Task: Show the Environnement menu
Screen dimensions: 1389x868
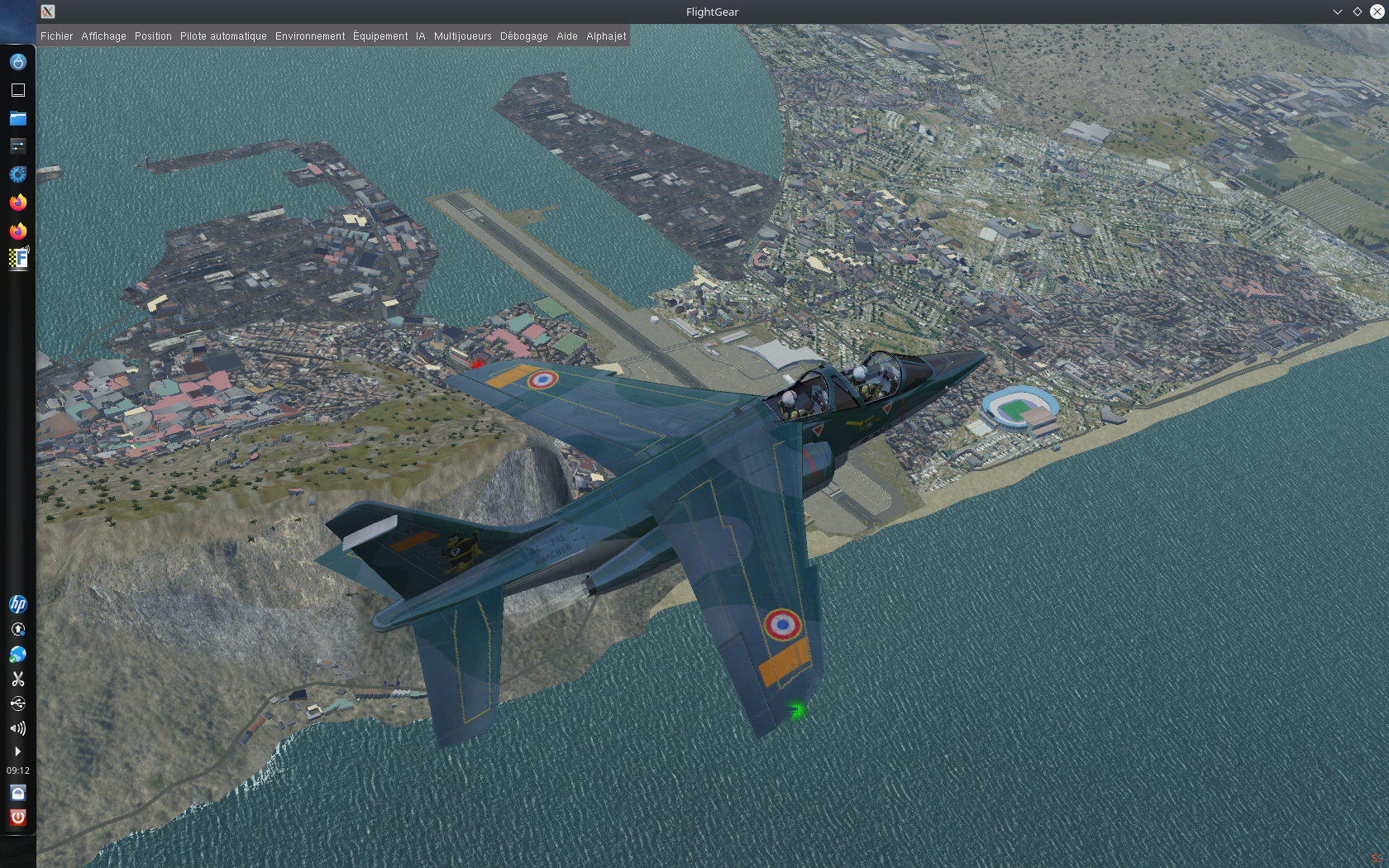Action: point(310,36)
